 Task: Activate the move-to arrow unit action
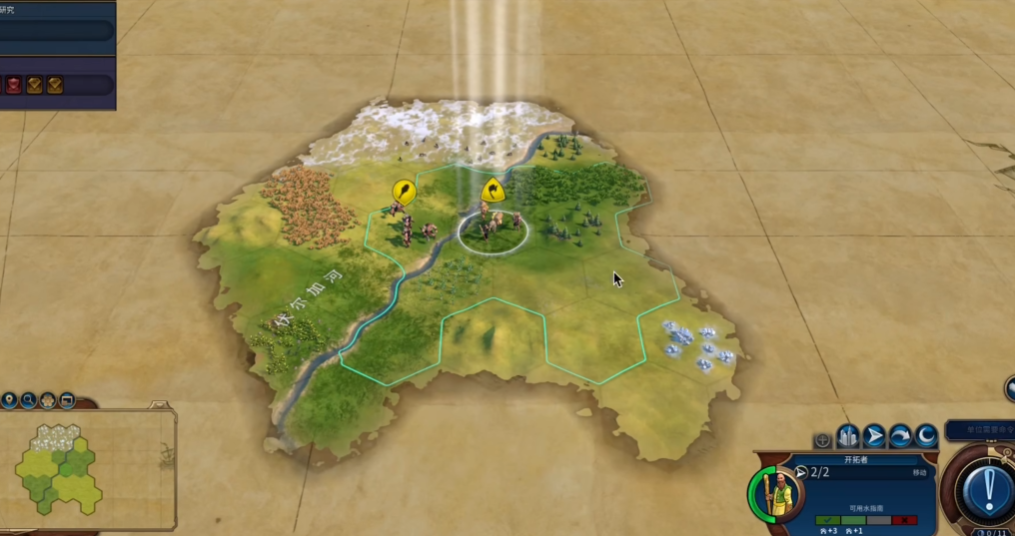pyautogui.click(x=874, y=437)
